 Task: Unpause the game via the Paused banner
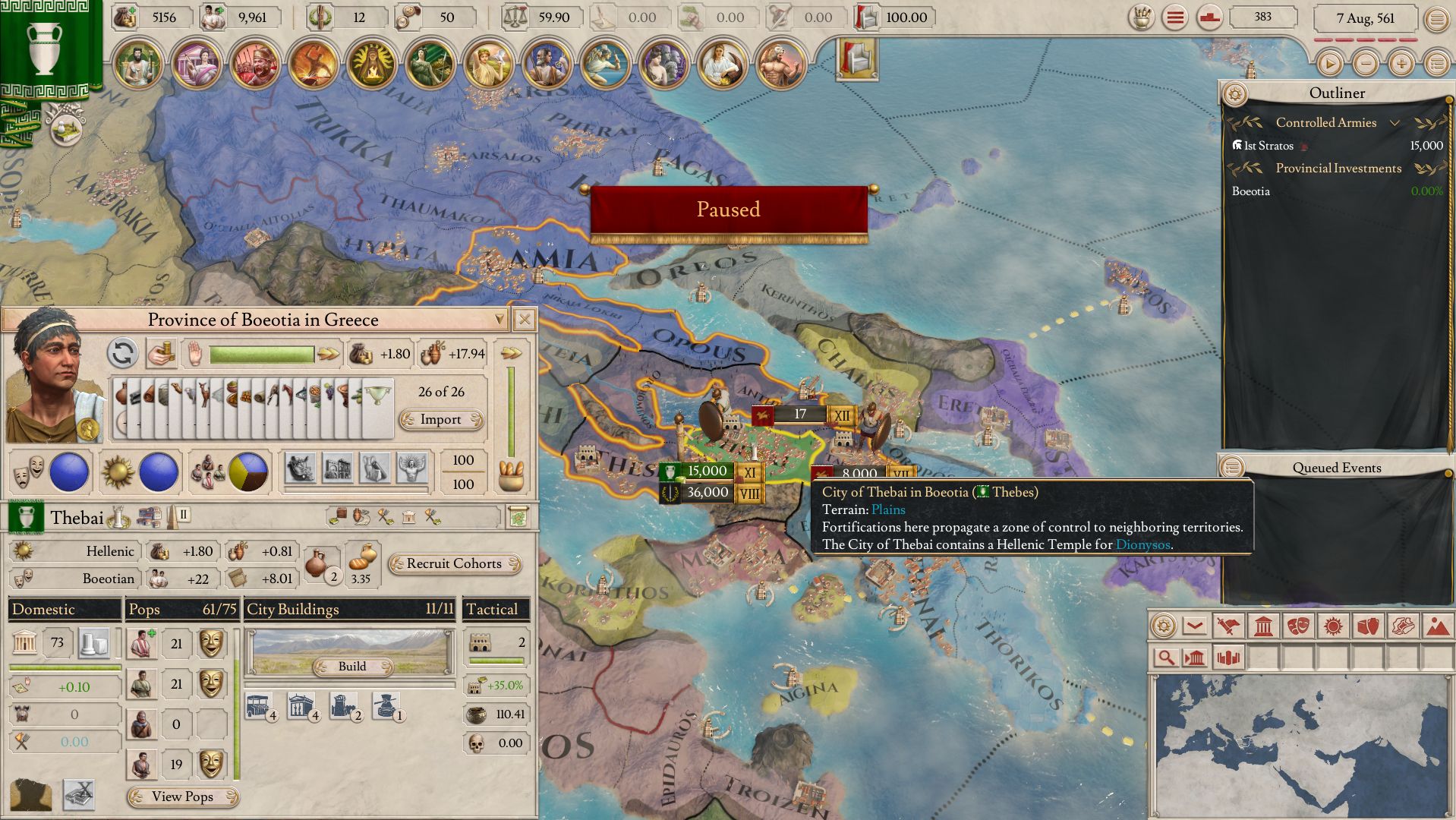coord(728,209)
